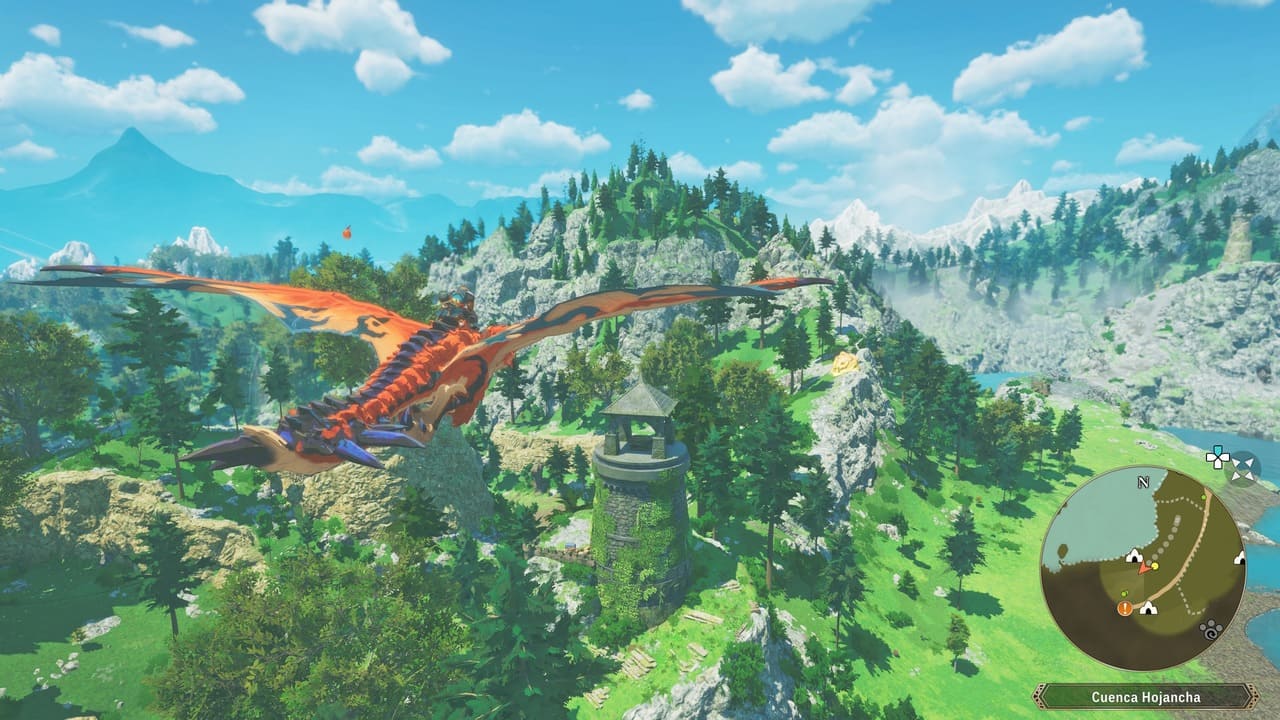Image resolution: width=1280 pixels, height=720 pixels.
Task: Select the cave marker beside the quest marker
Action: 1148,607
